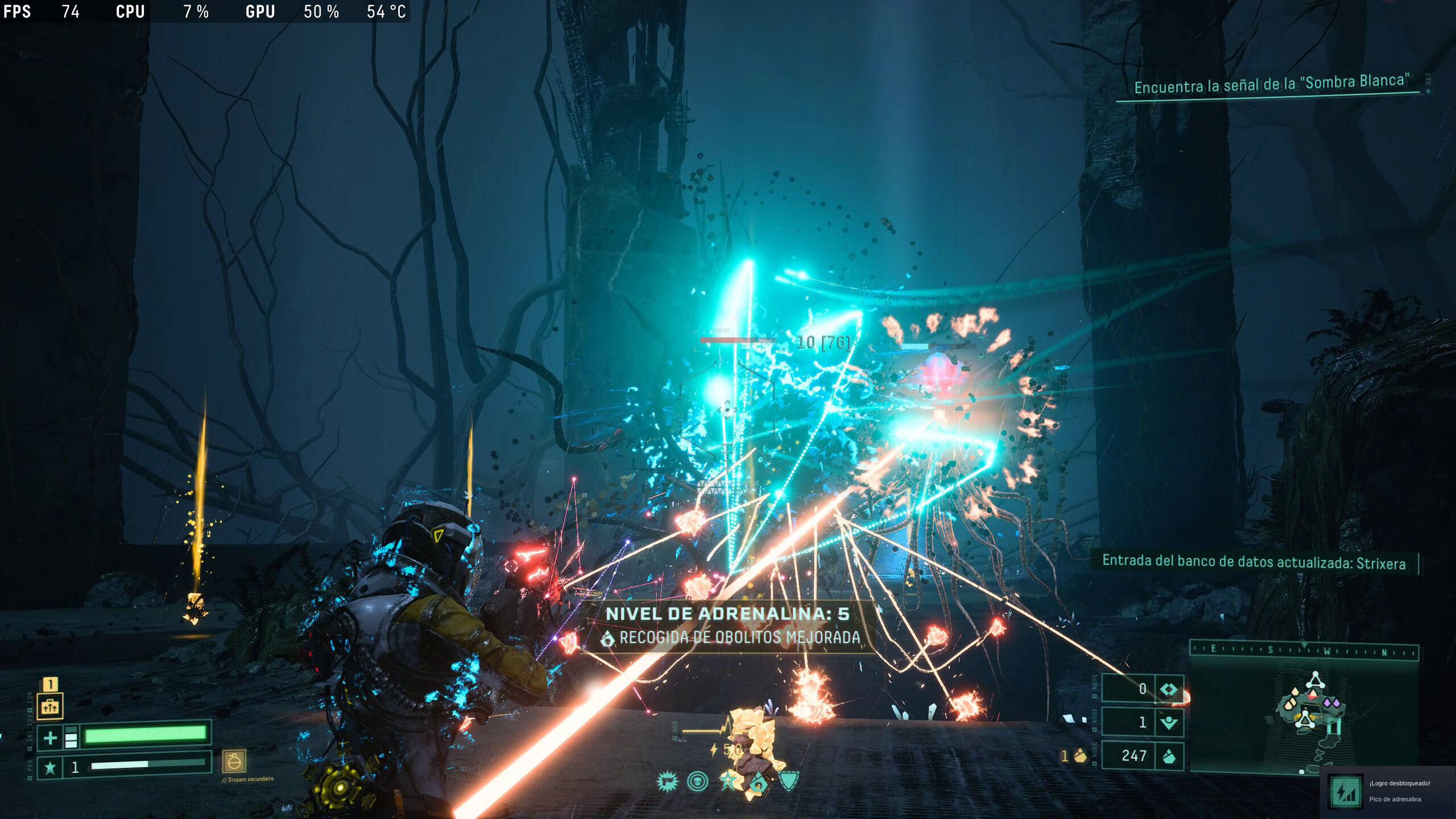The image size is (1456, 819).
Task: Select the skull target adrenaline perk icon
Action: 697,781
